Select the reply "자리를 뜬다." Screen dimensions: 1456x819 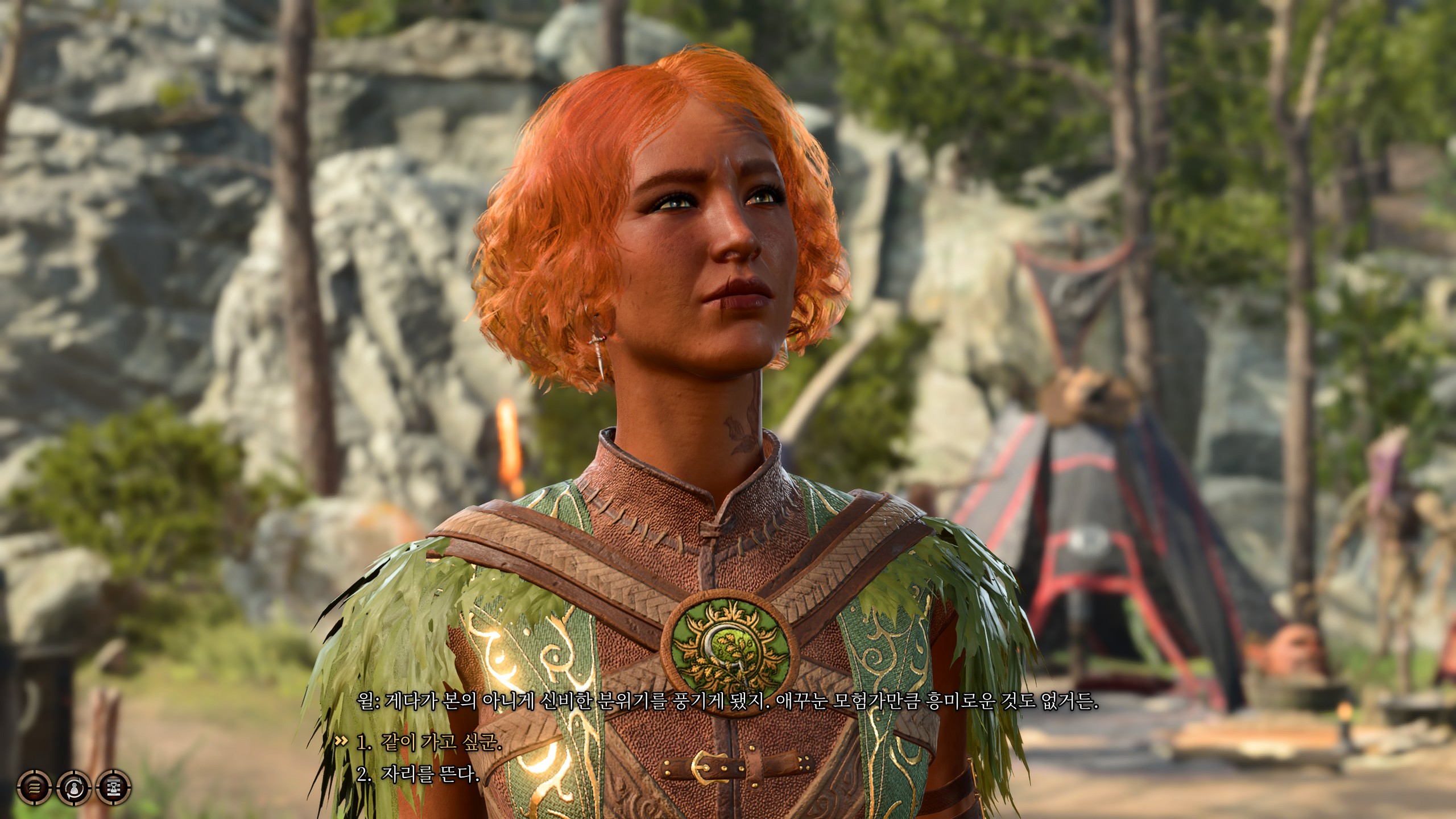[x=417, y=774]
